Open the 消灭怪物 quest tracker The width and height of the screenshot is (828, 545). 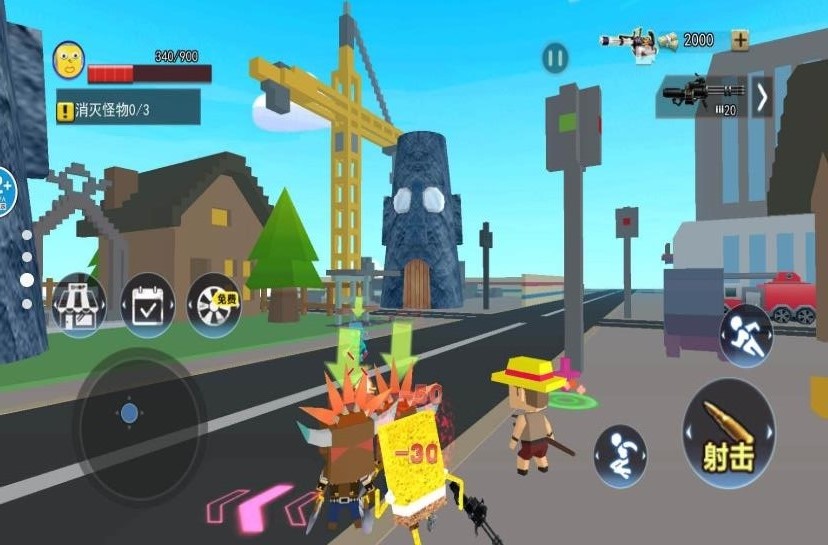(x=127, y=109)
